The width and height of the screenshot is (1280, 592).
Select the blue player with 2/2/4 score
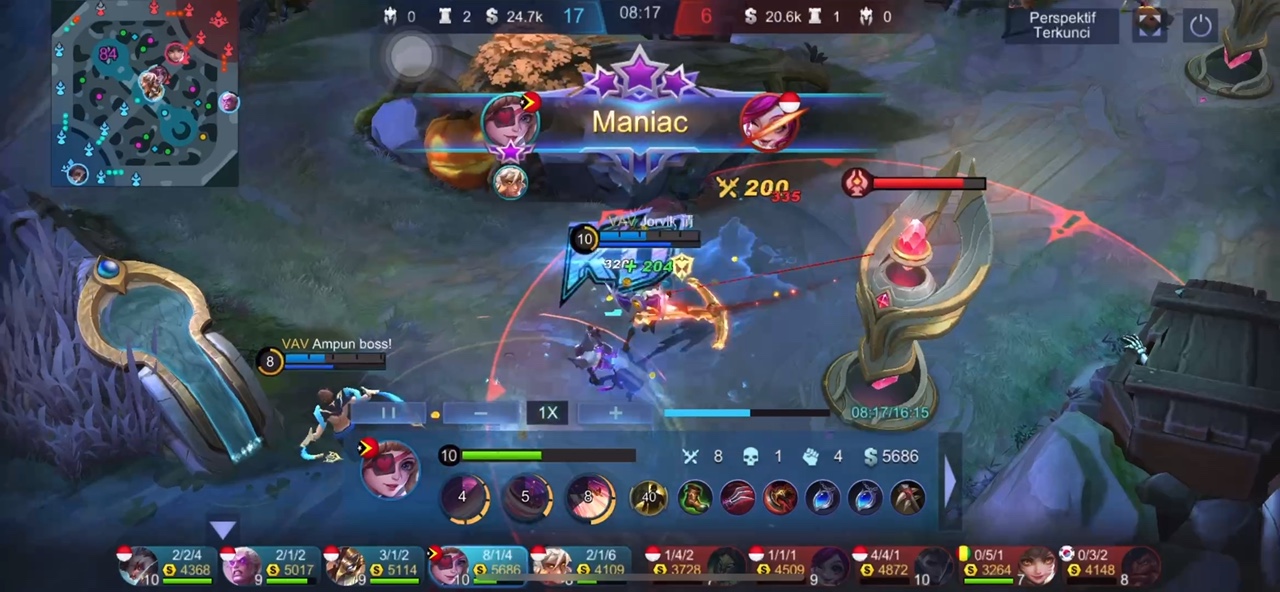(x=165, y=565)
